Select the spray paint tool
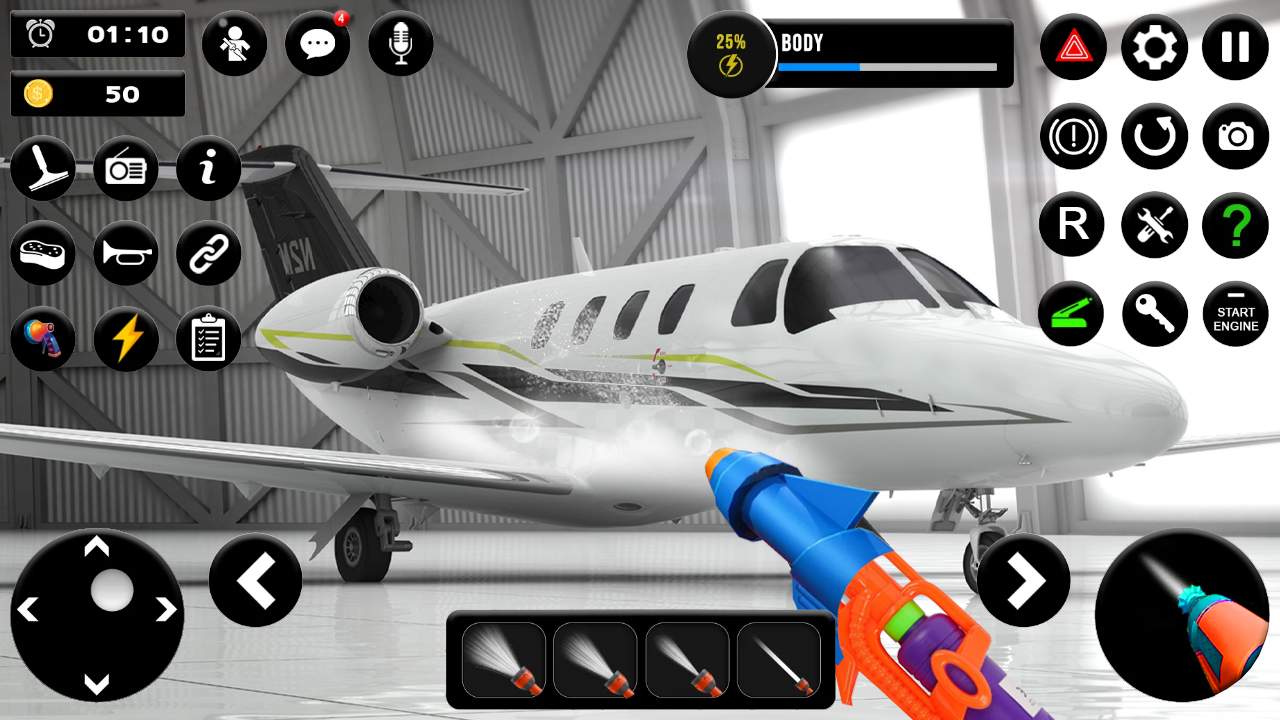 click(43, 340)
